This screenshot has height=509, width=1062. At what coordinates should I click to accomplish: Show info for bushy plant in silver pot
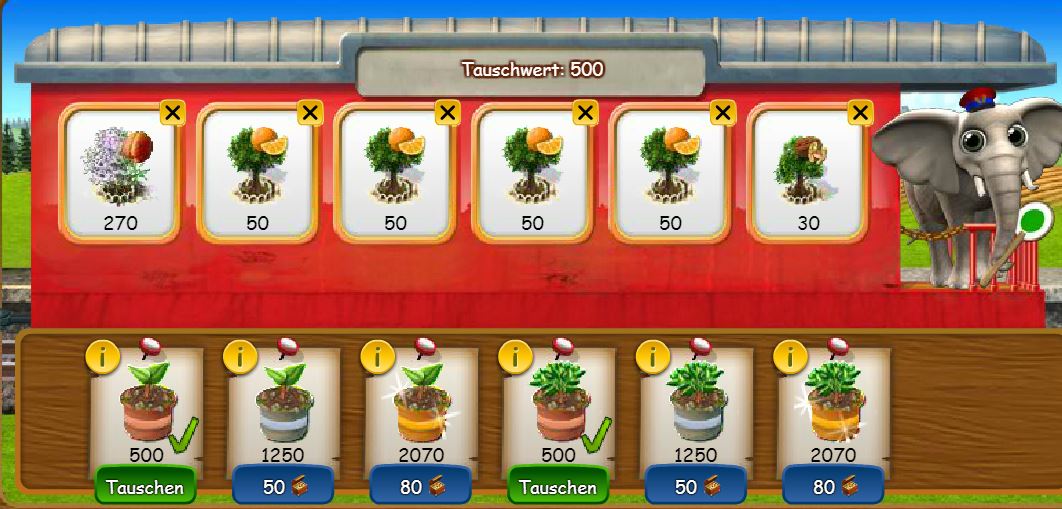pyautogui.click(x=652, y=355)
